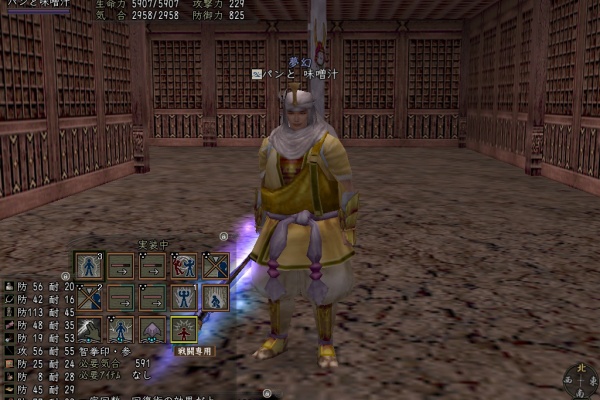Choose the crossed-out figure skill numbered 2
The image size is (600, 400).
89,297
